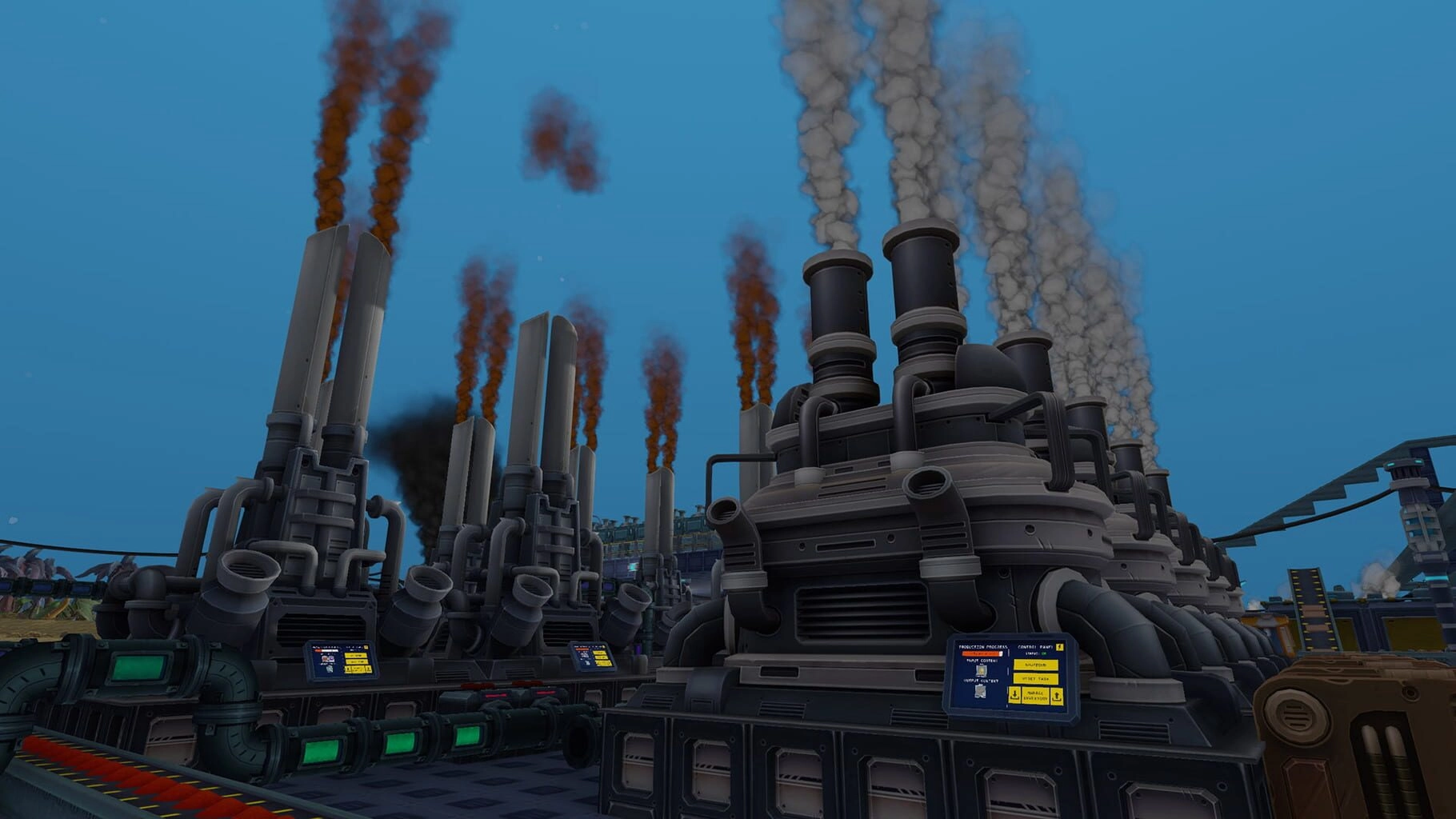Click the download arrow button on the largest panel

(1014, 695)
